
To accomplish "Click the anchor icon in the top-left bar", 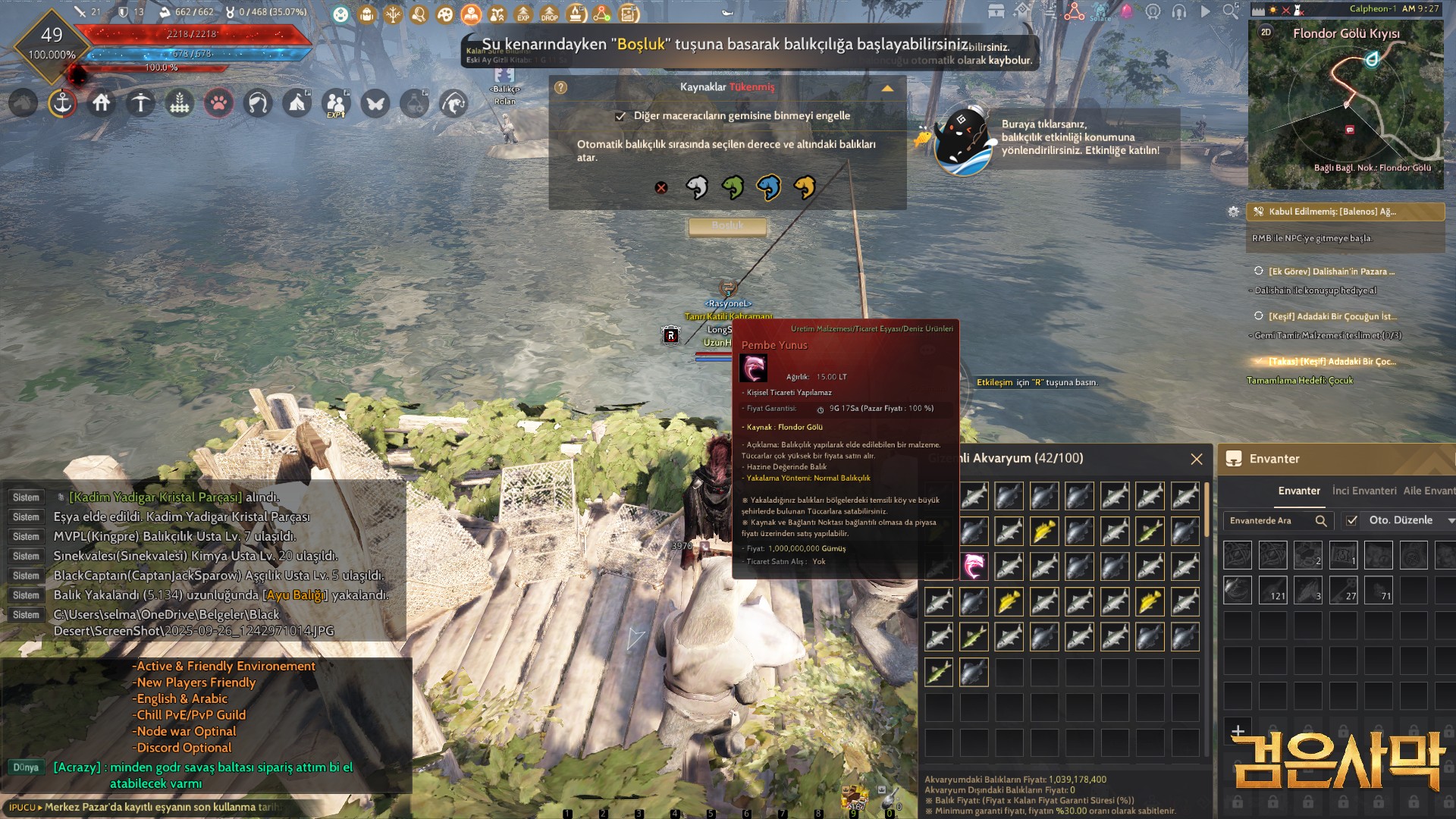I will pos(62,102).
